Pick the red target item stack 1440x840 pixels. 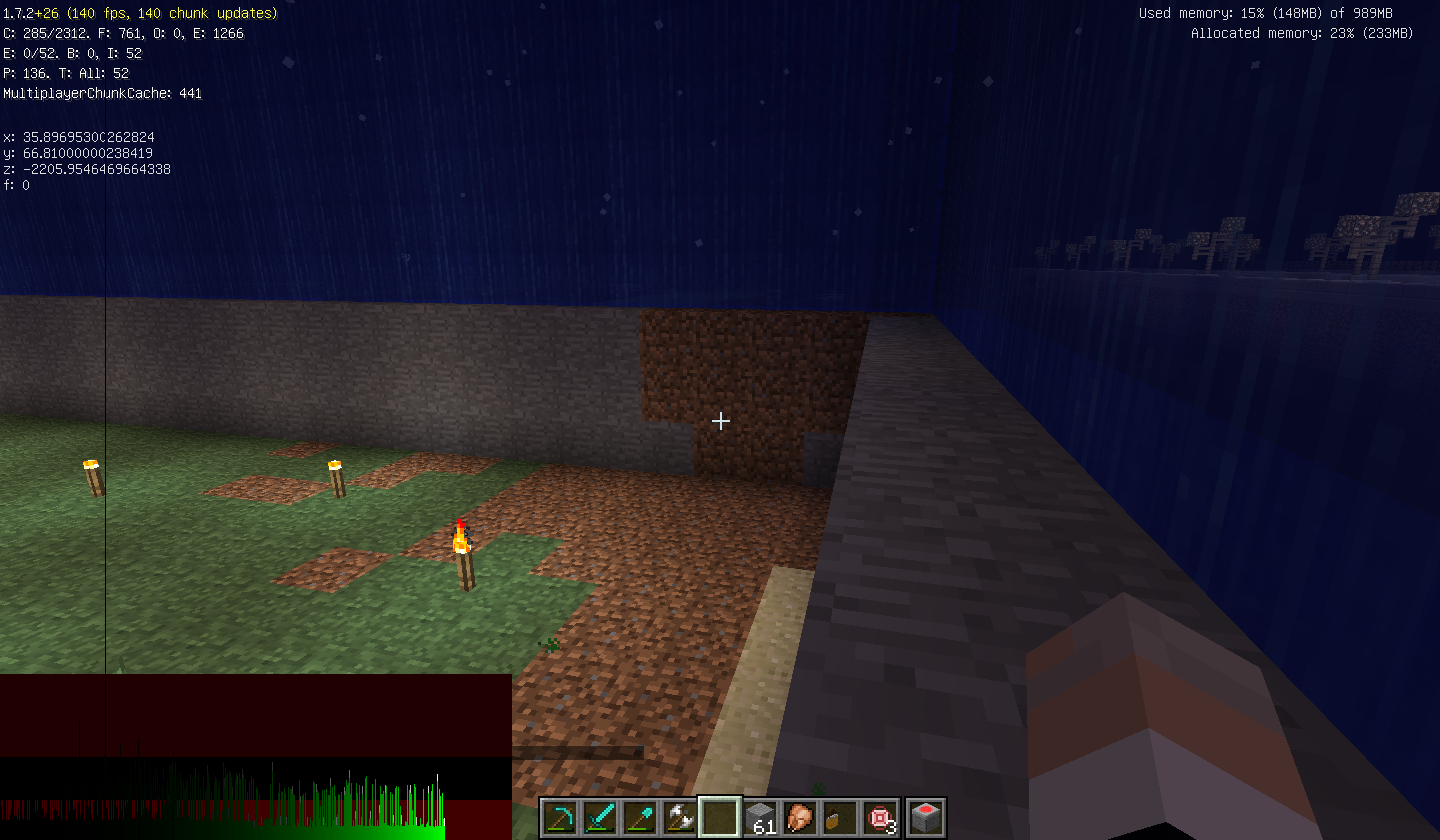click(x=881, y=817)
